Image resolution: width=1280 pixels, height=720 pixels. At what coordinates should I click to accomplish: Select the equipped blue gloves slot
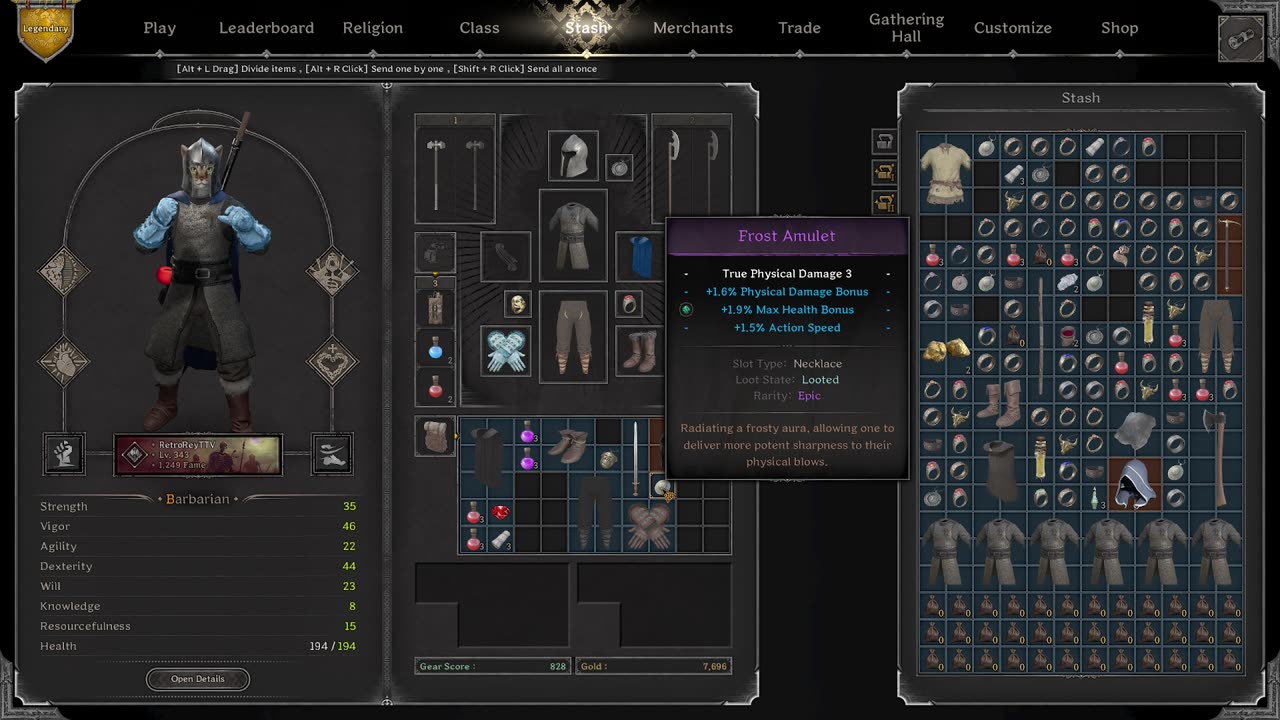(506, 350)
